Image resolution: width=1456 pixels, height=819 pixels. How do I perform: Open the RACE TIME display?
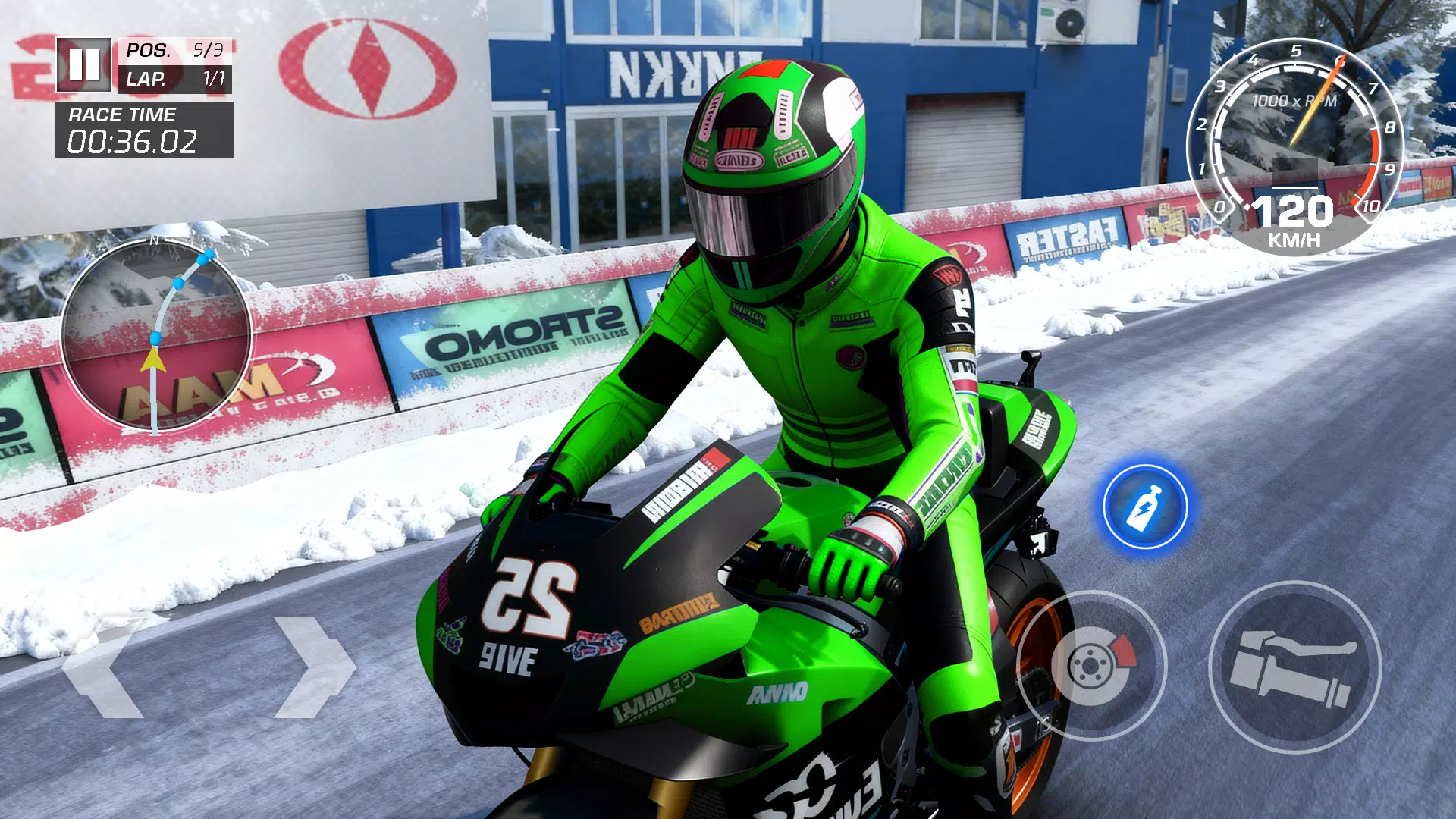point(121,115)
